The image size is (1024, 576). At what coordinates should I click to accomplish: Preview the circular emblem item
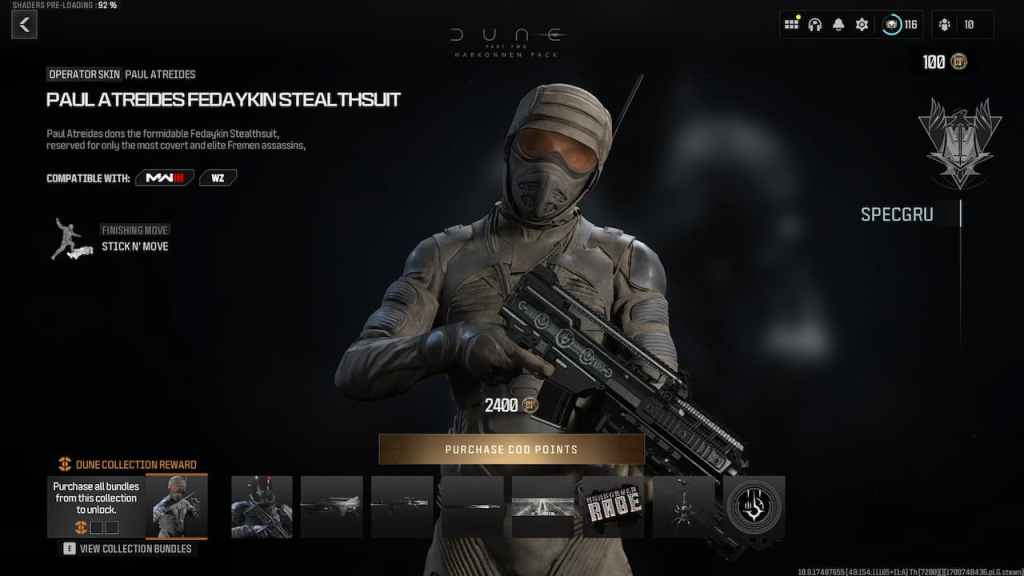coord(754,507)
